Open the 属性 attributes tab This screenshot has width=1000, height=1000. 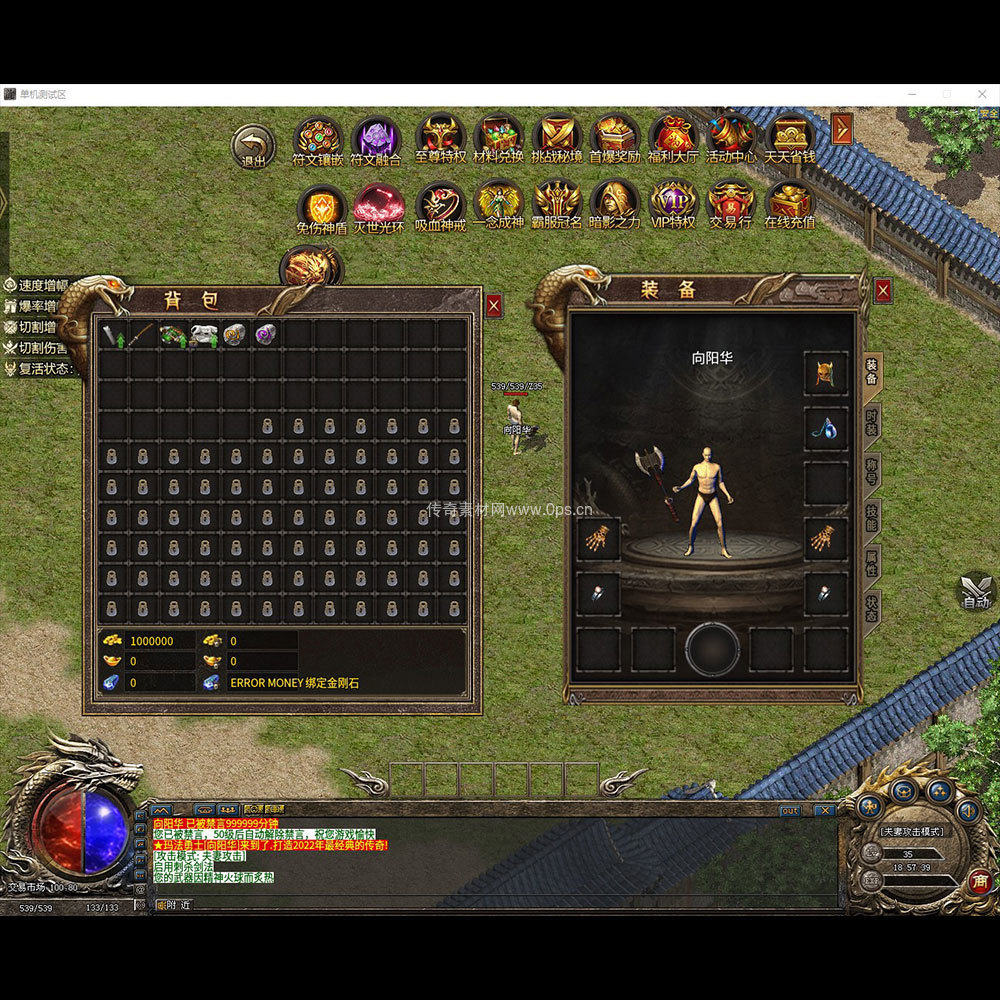tap(872, 563)
